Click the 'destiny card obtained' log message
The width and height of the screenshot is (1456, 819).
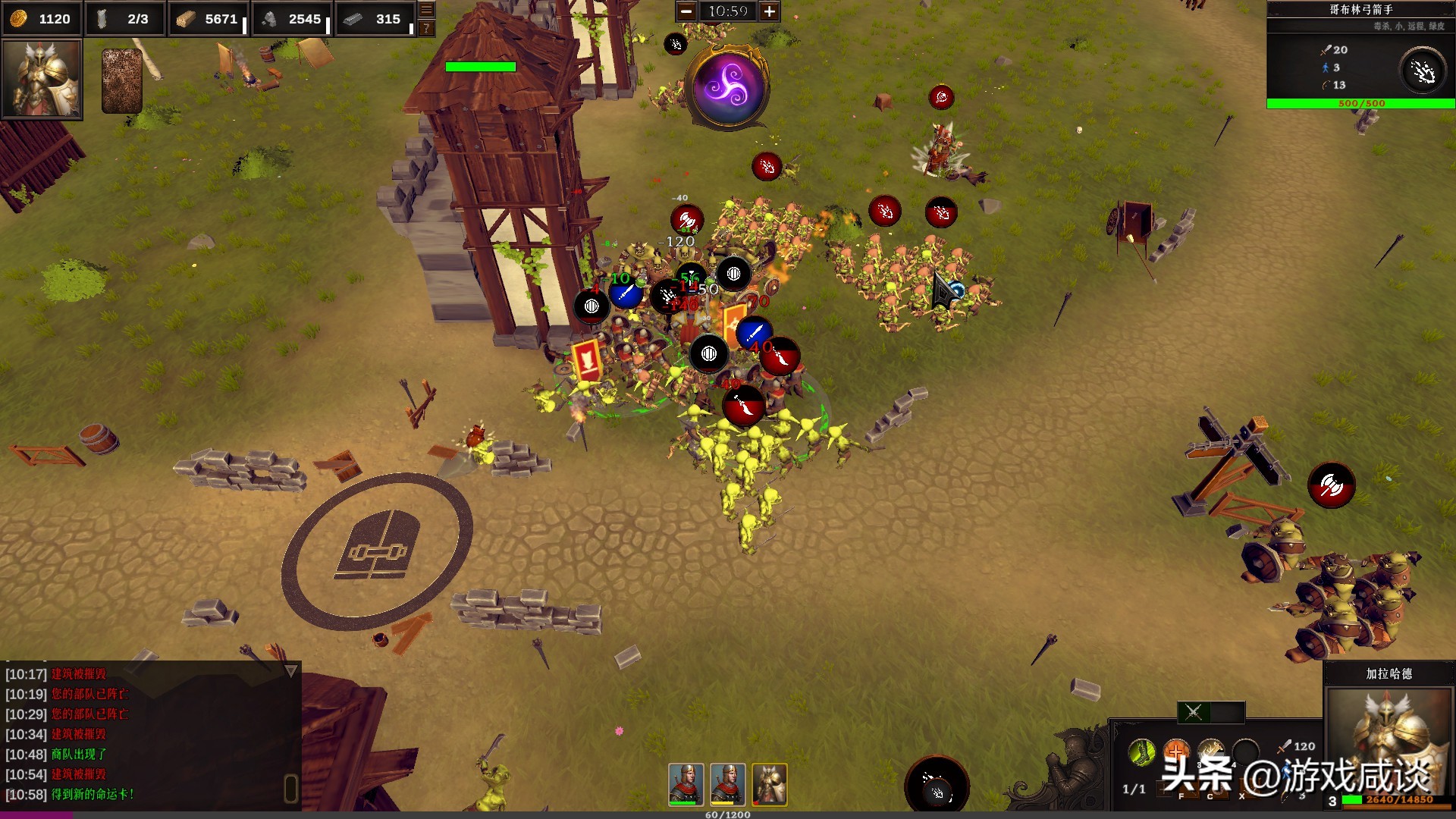coord(93,795)
